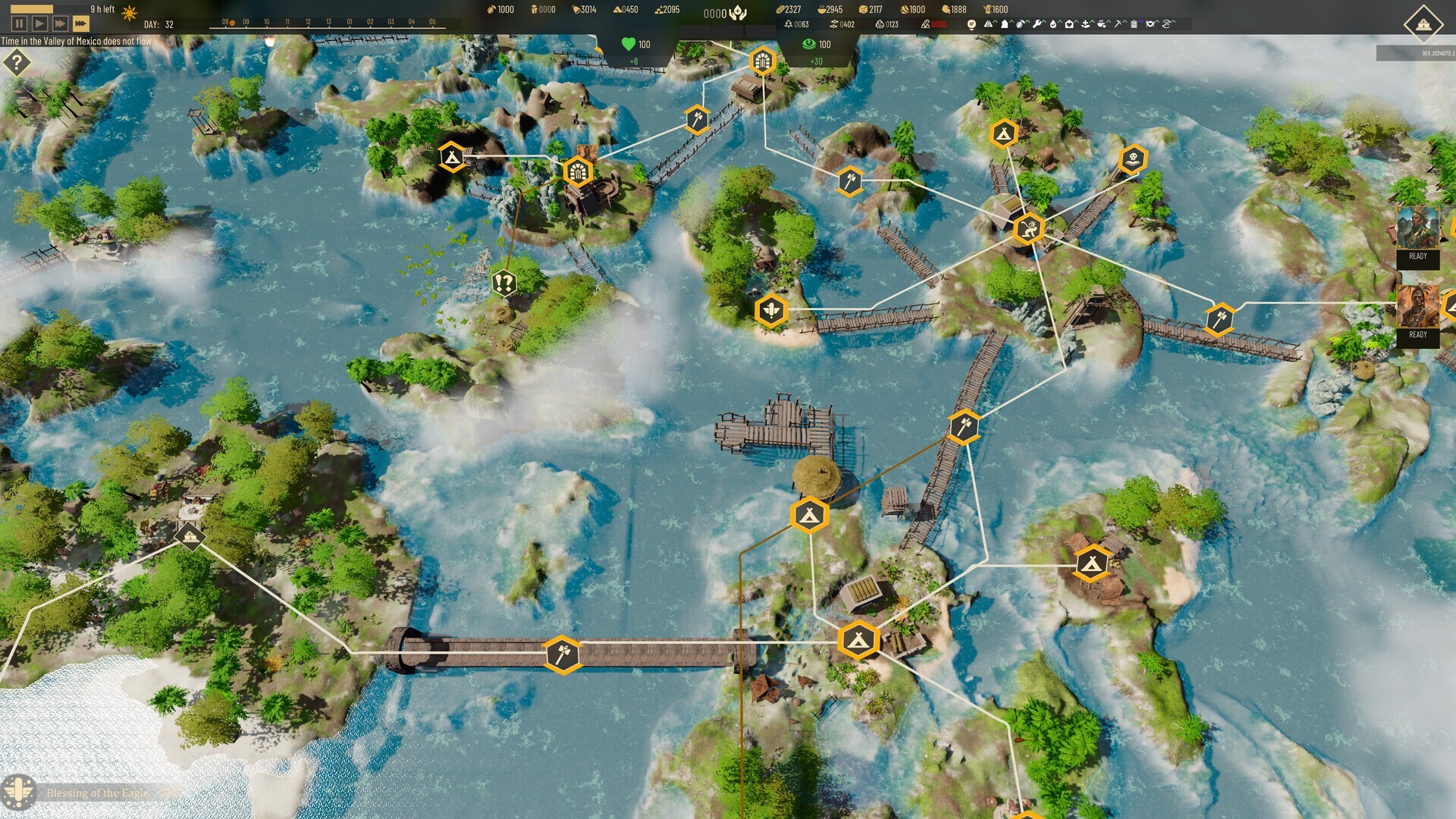Select the wrench icon in the top toolbar
This screenshot has width=1456, height=819.
click(x=1037, y=24)
